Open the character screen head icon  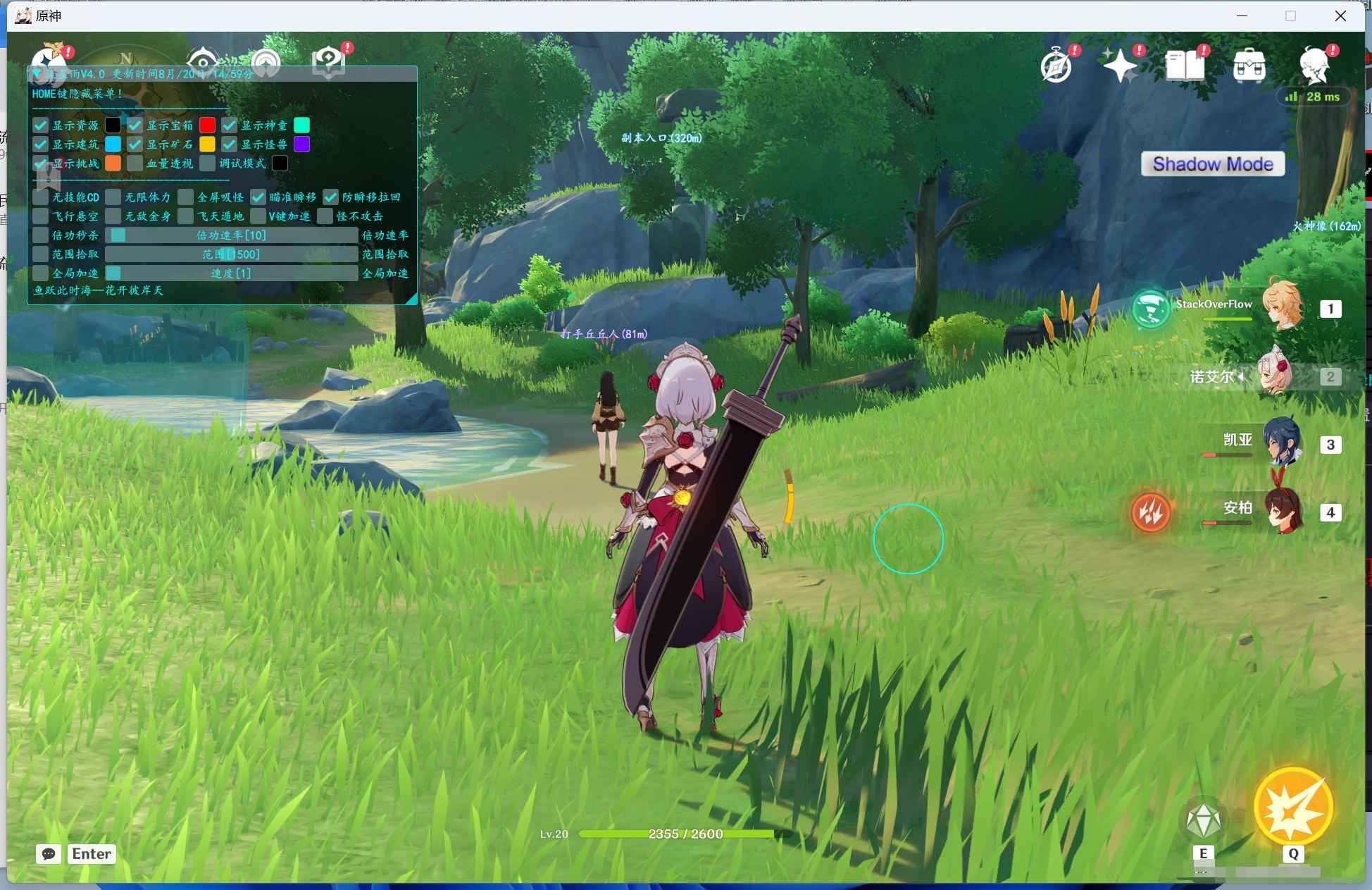(1314, 66)
